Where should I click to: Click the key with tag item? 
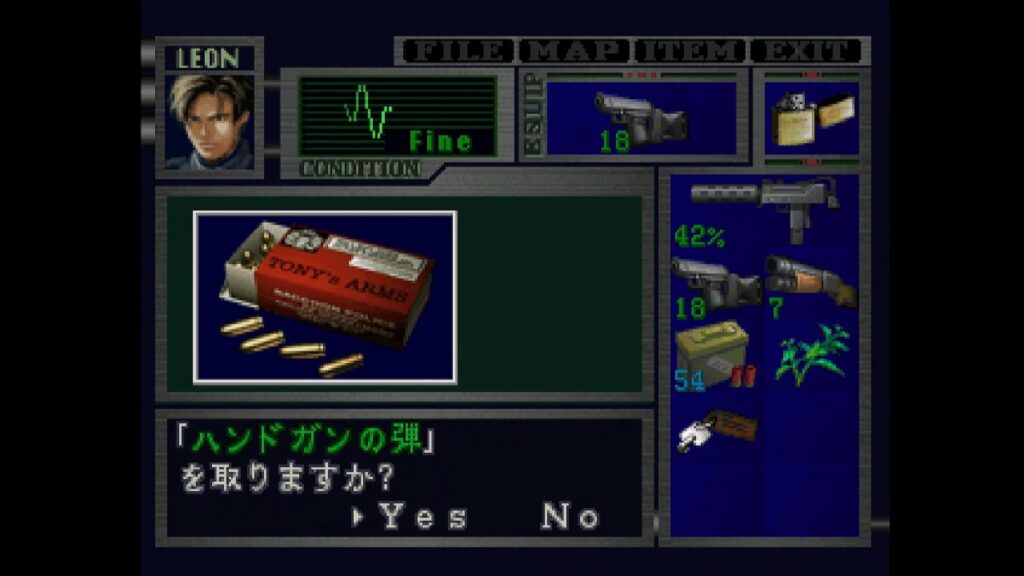coord(715,430)
